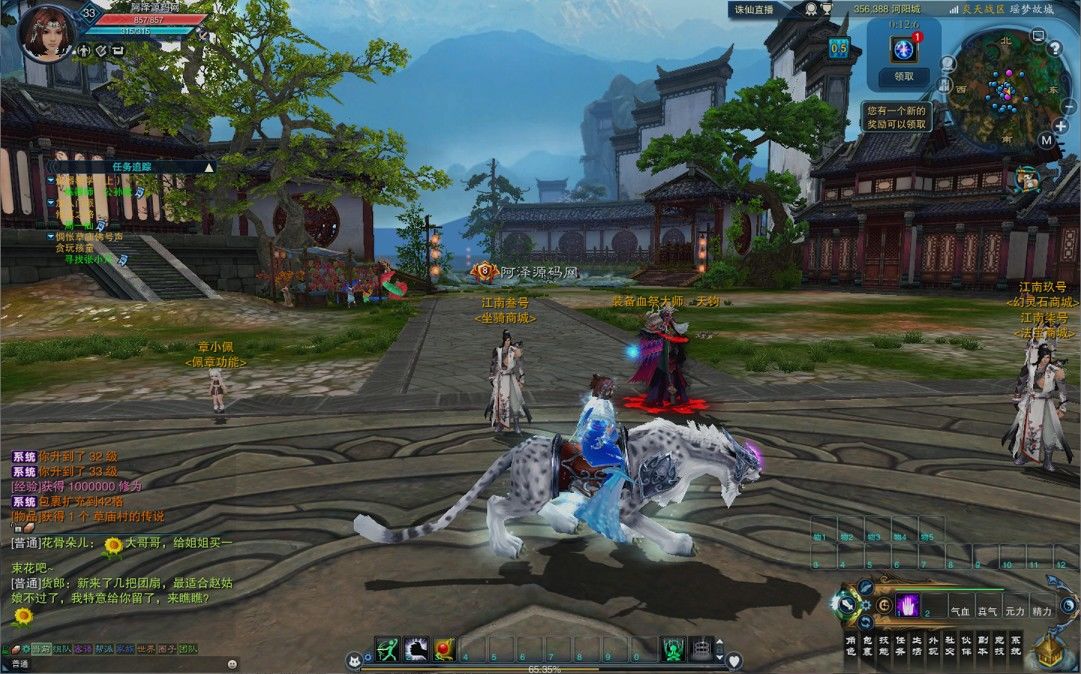This screenshot has width=1081, height=674.
Task: Click the chat input field
Action: [x=120, y=663]
